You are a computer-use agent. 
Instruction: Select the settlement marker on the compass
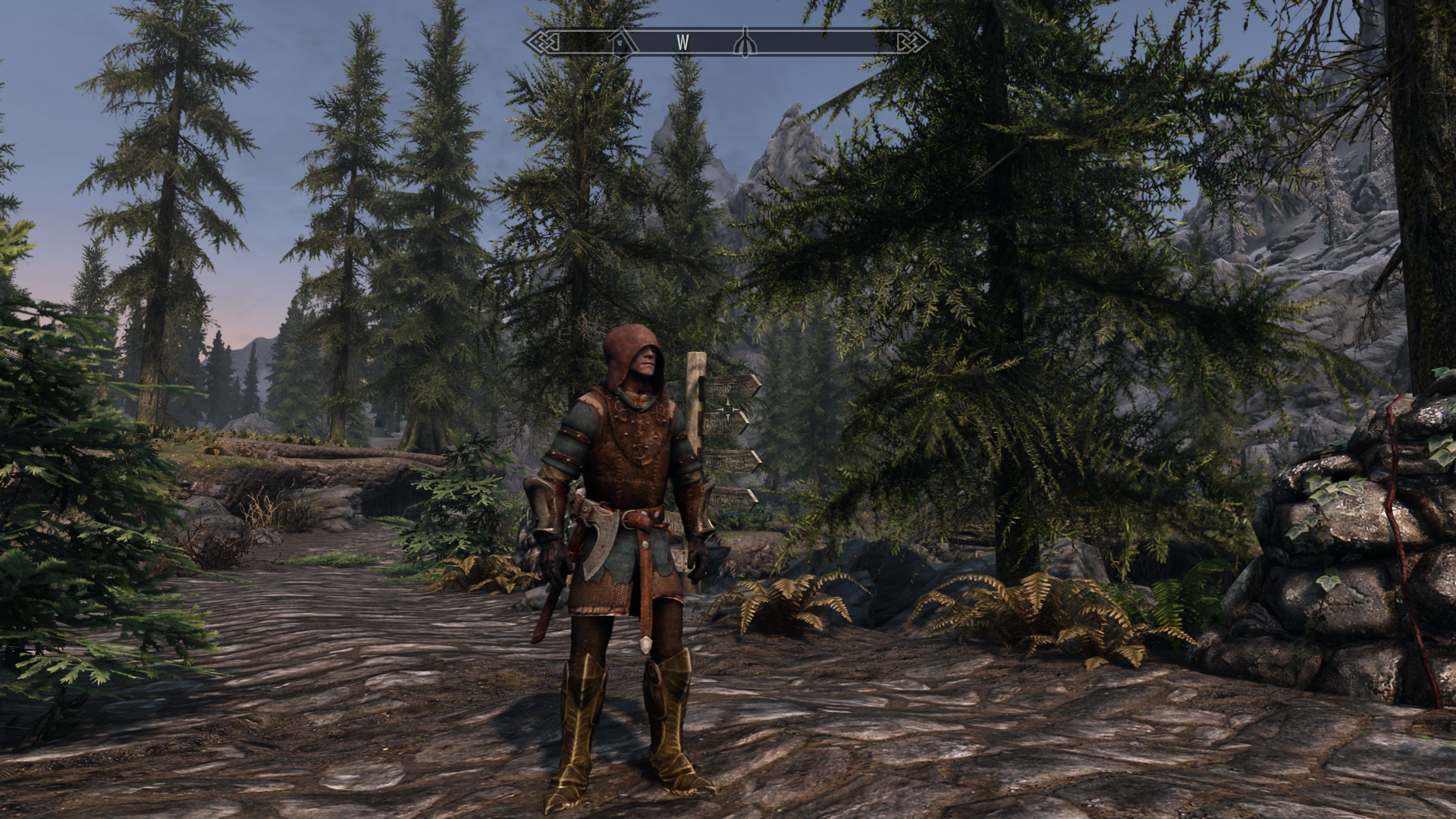[x=620, y=43]
